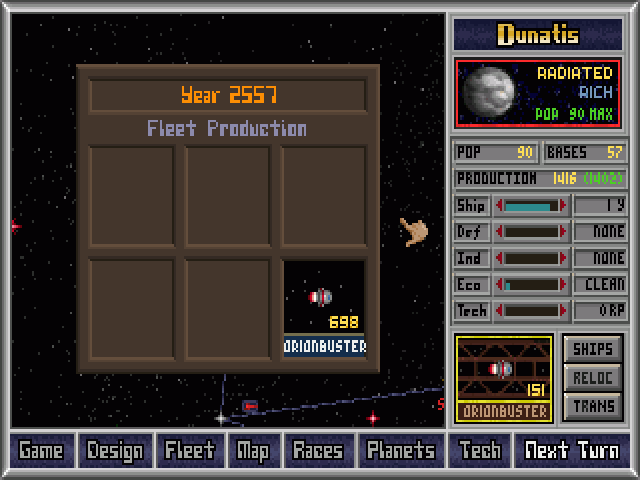This screenshot has width=640, height=480.
Task: Adjust the Ind spending slider
Action: click(x=532, y=258)
